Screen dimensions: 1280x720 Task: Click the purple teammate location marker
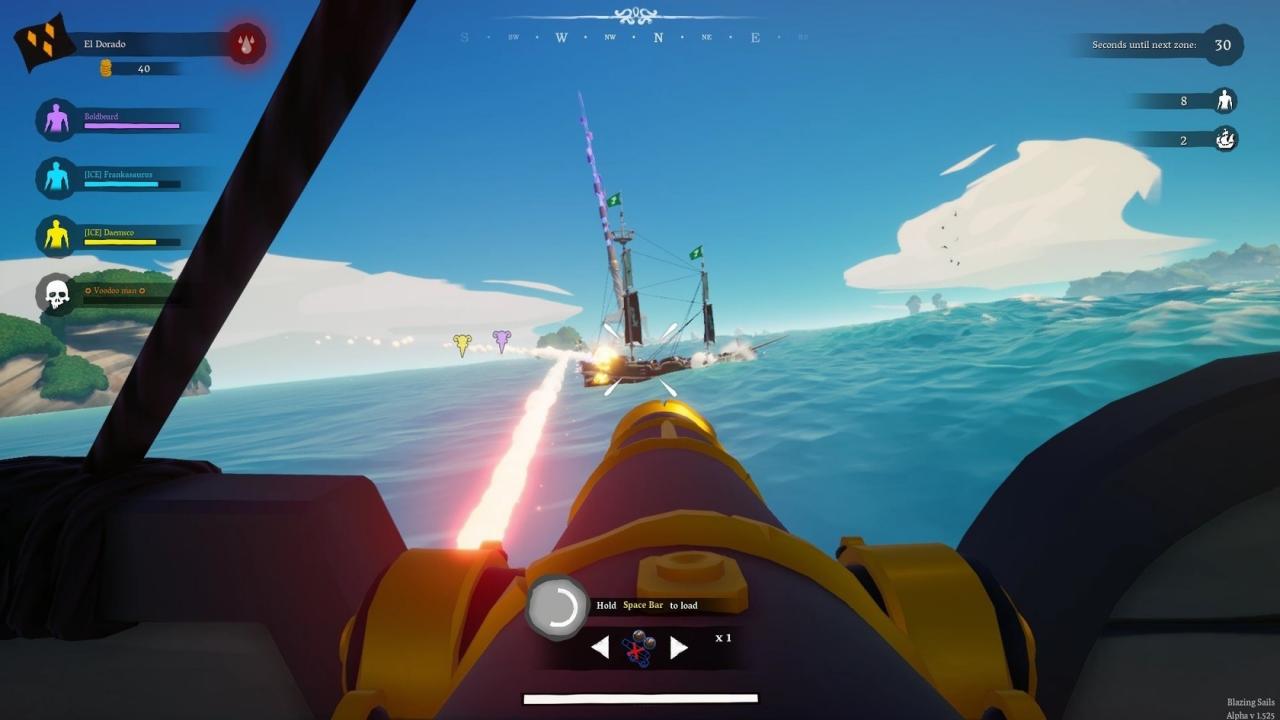click(x=501, y=341)
